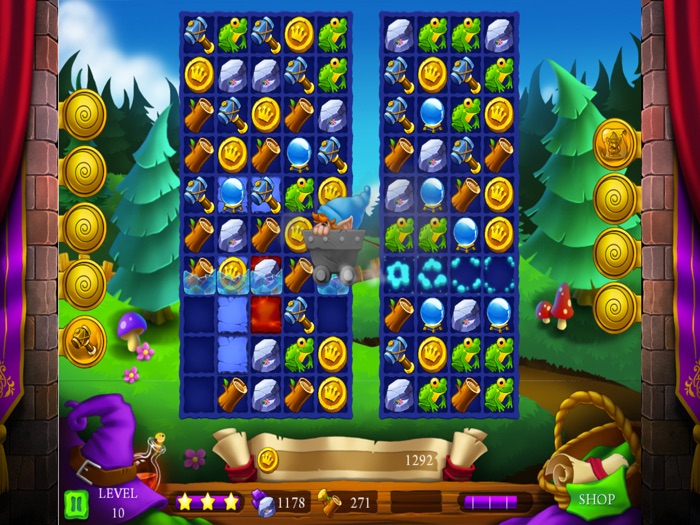Screen dimensions: 700x525
Task: Activate the gold hammer-and-pick power-up medallion
Action: pos(84,341)
